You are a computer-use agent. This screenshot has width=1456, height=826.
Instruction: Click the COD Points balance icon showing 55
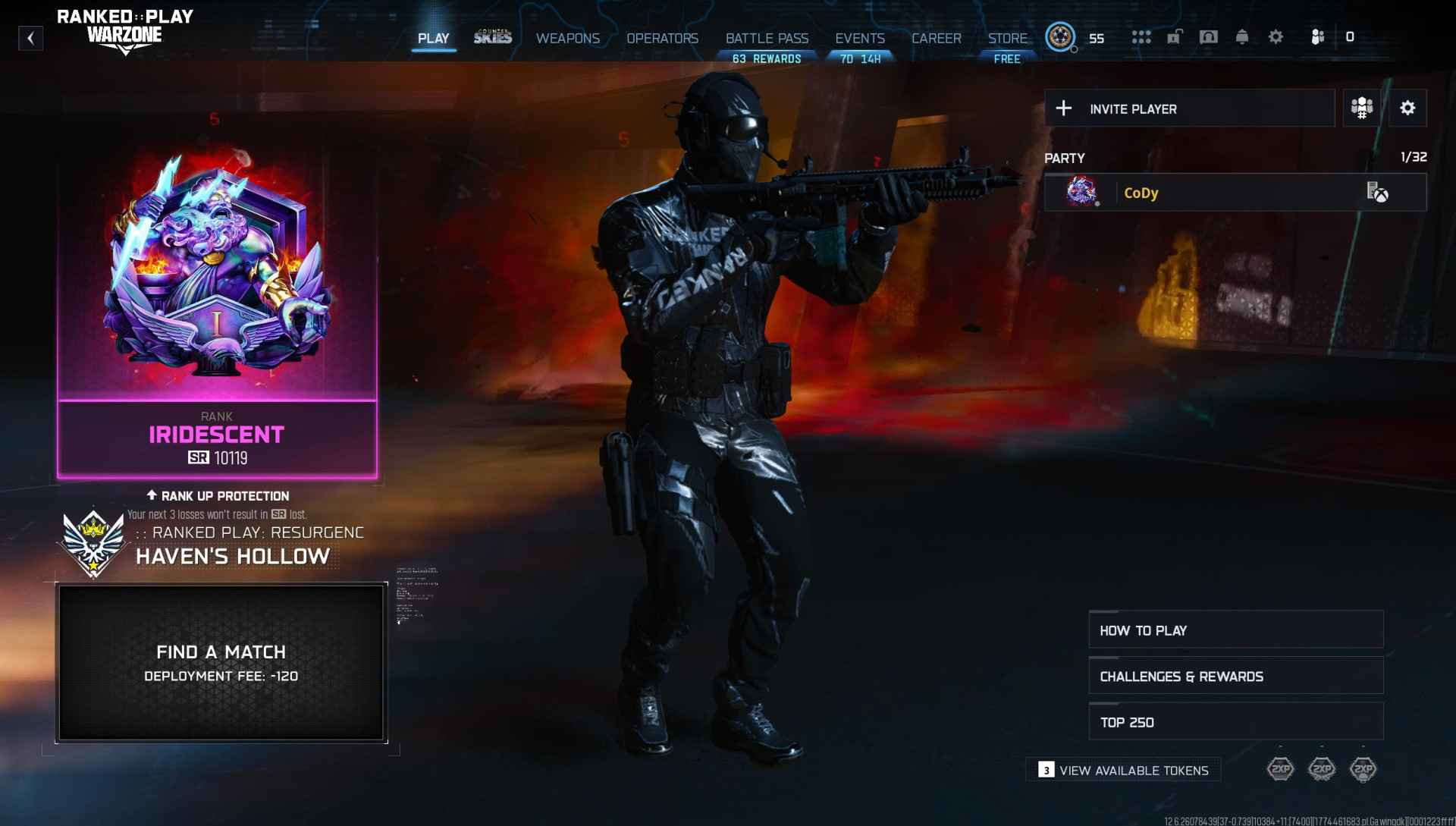[1061, 37]
